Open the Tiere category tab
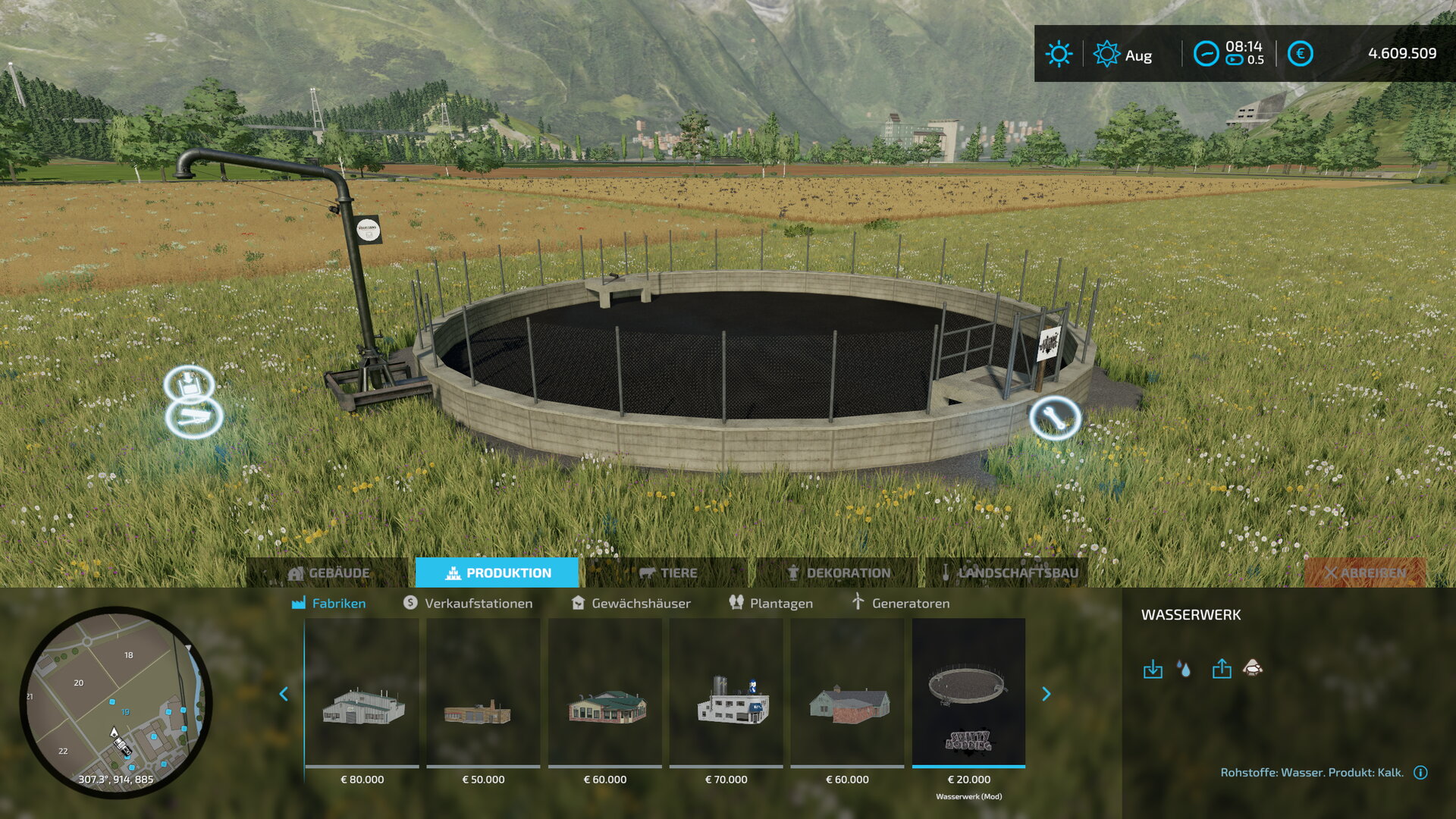 668,573
